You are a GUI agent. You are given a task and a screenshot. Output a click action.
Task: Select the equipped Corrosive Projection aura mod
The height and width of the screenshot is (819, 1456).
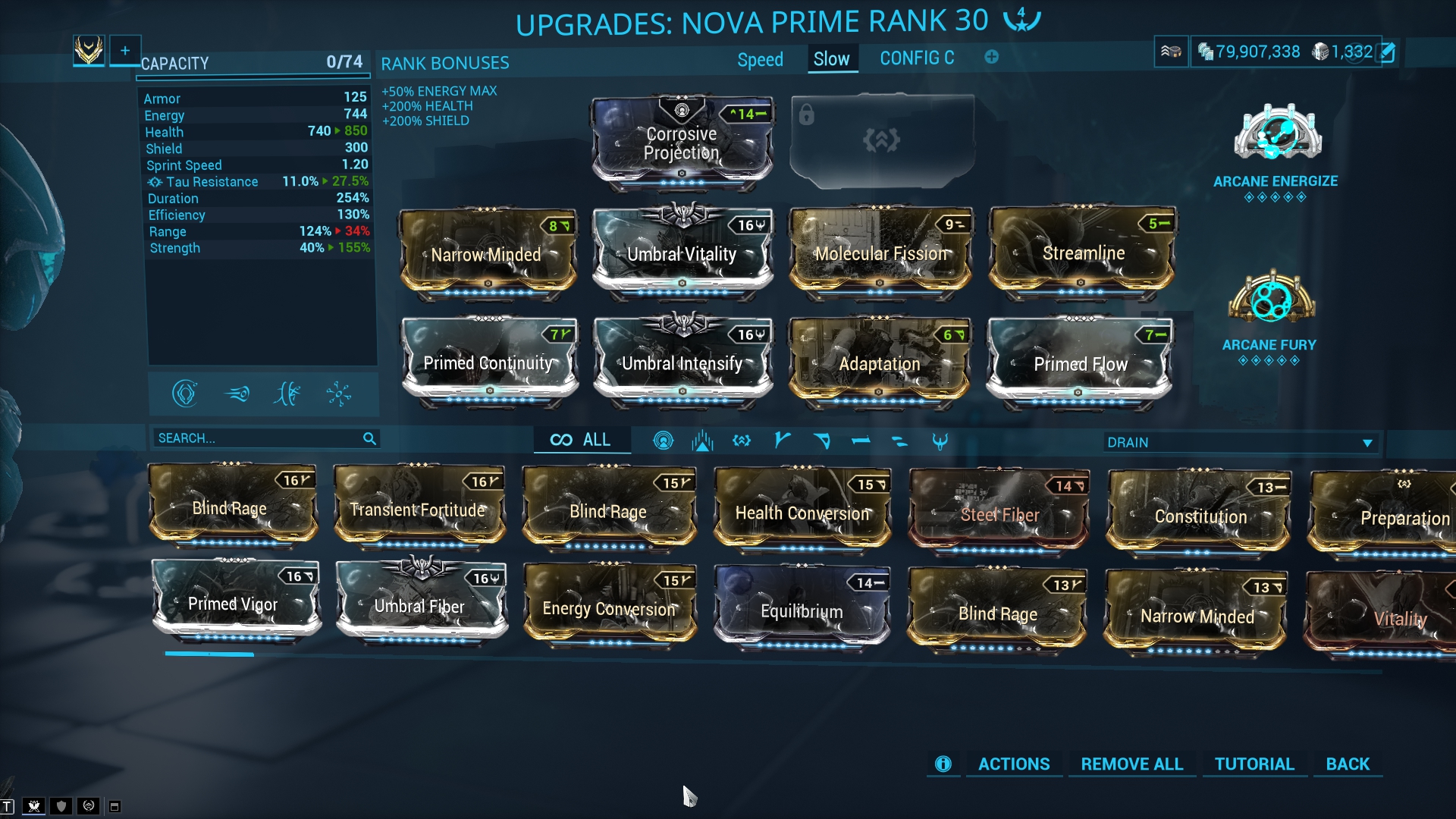click(682, 143)
